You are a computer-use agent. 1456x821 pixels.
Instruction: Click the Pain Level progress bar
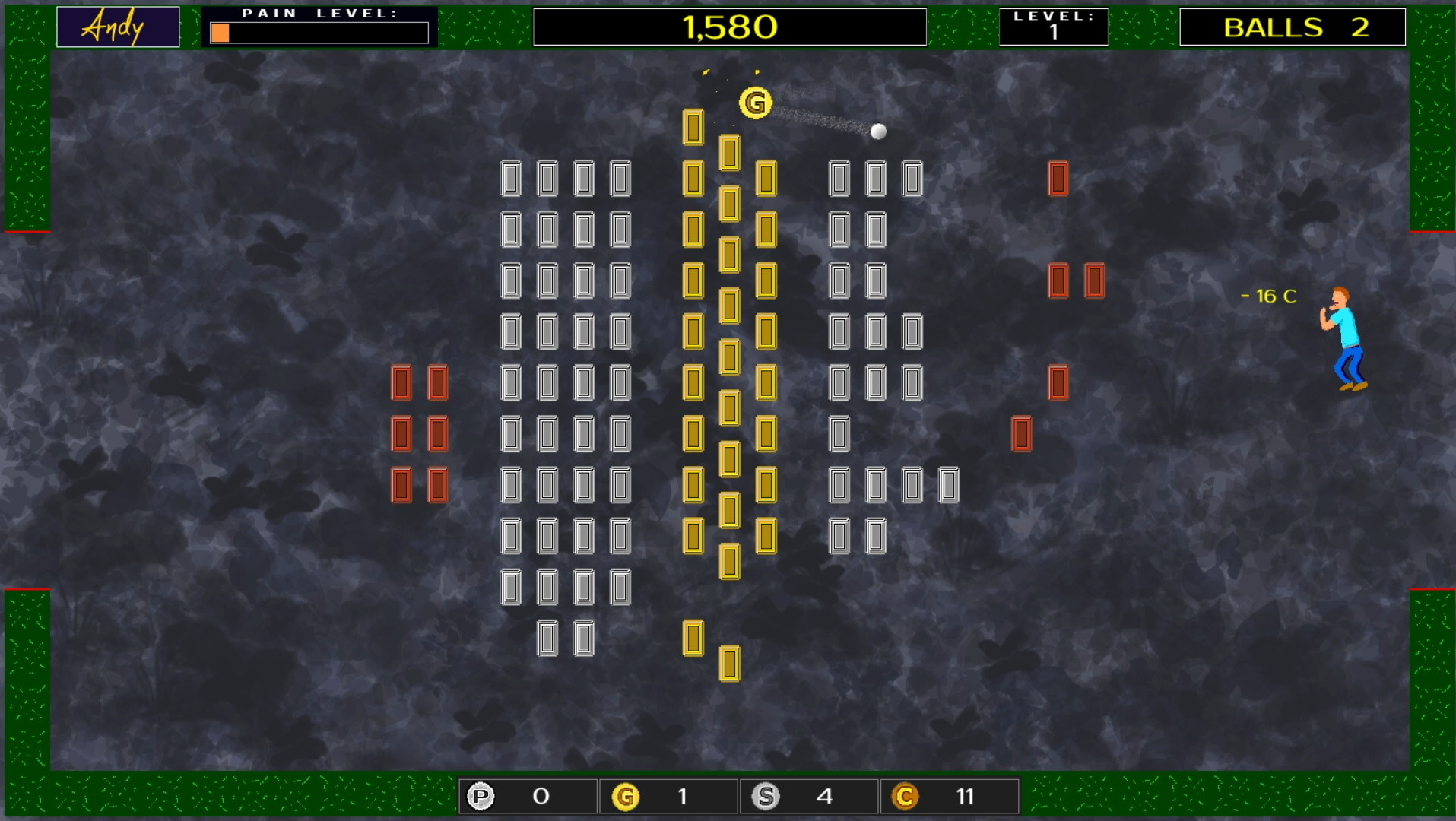319,32
